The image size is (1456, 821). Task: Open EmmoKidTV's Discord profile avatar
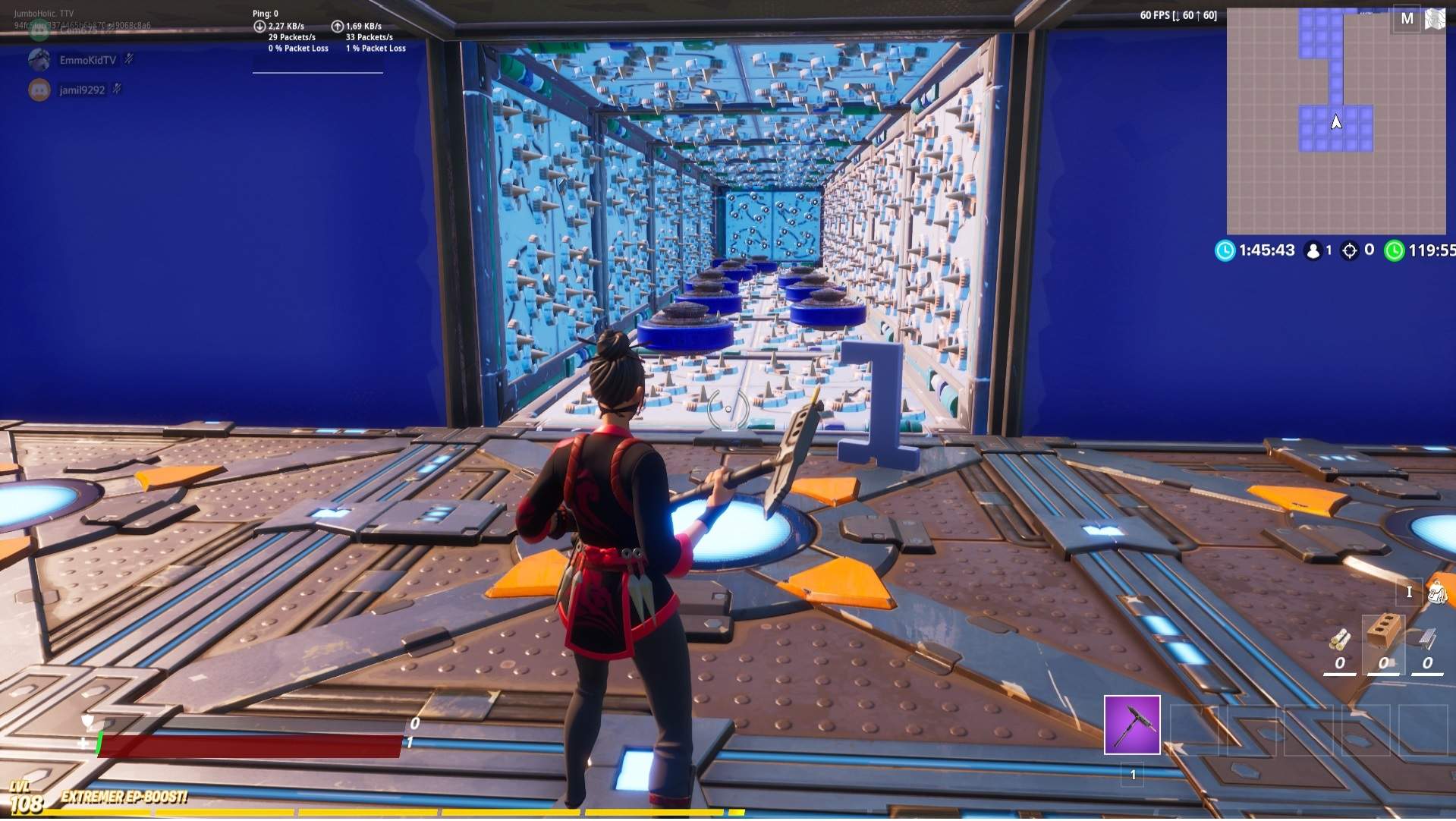coord(39,59)
